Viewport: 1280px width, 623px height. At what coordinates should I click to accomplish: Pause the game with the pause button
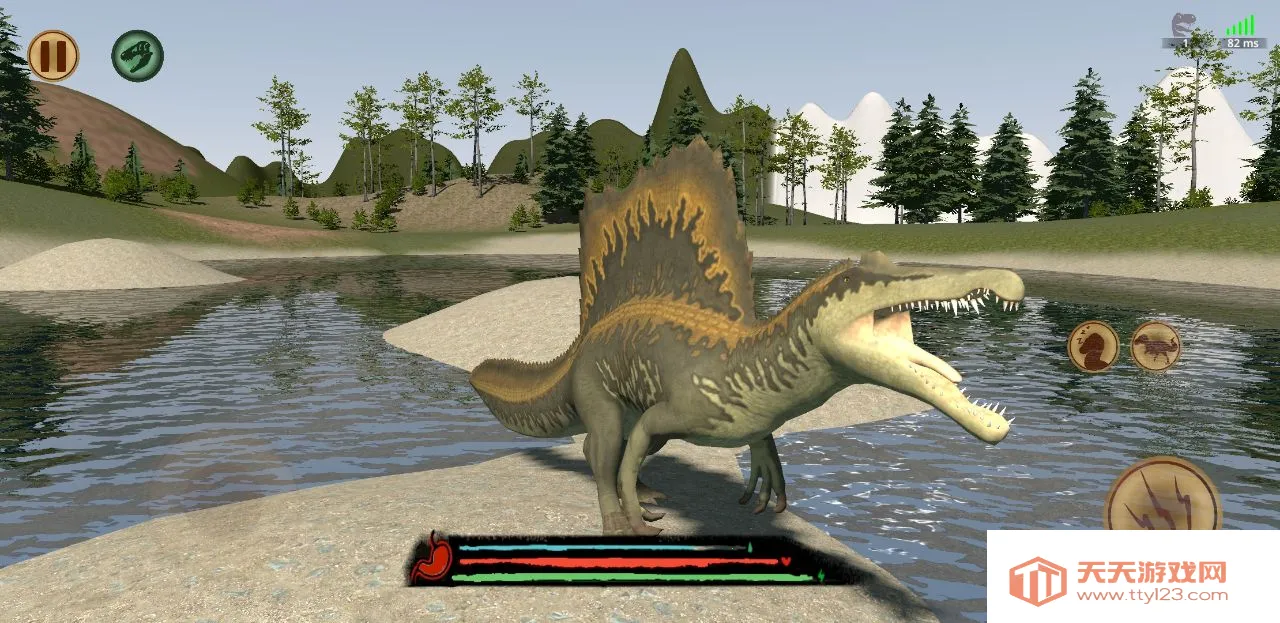(x=53, y=55)
